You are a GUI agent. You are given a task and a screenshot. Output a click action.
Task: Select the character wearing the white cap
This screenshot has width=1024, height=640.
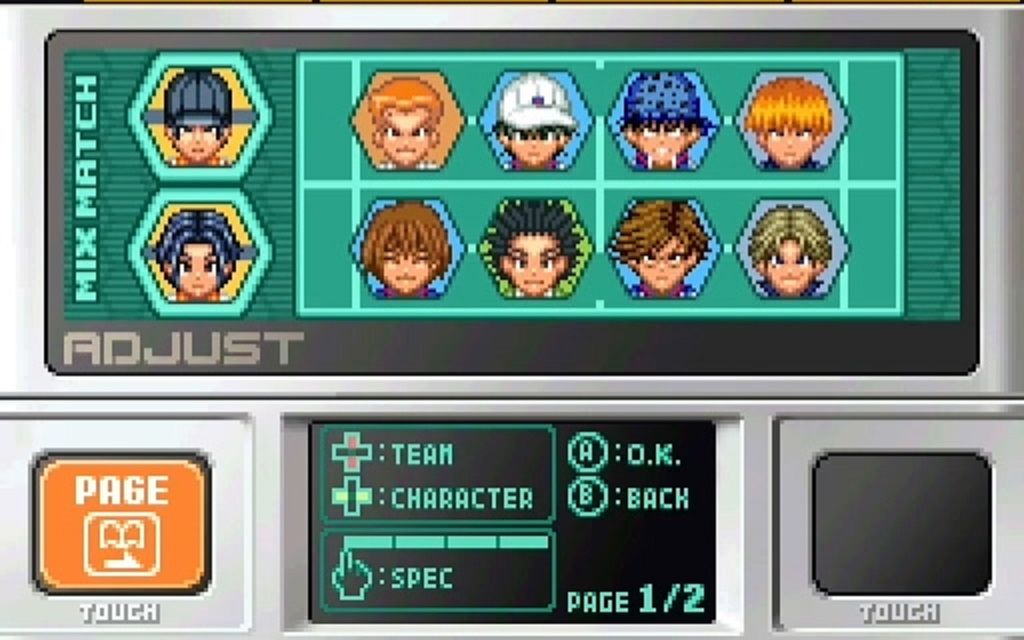[536, 120]
